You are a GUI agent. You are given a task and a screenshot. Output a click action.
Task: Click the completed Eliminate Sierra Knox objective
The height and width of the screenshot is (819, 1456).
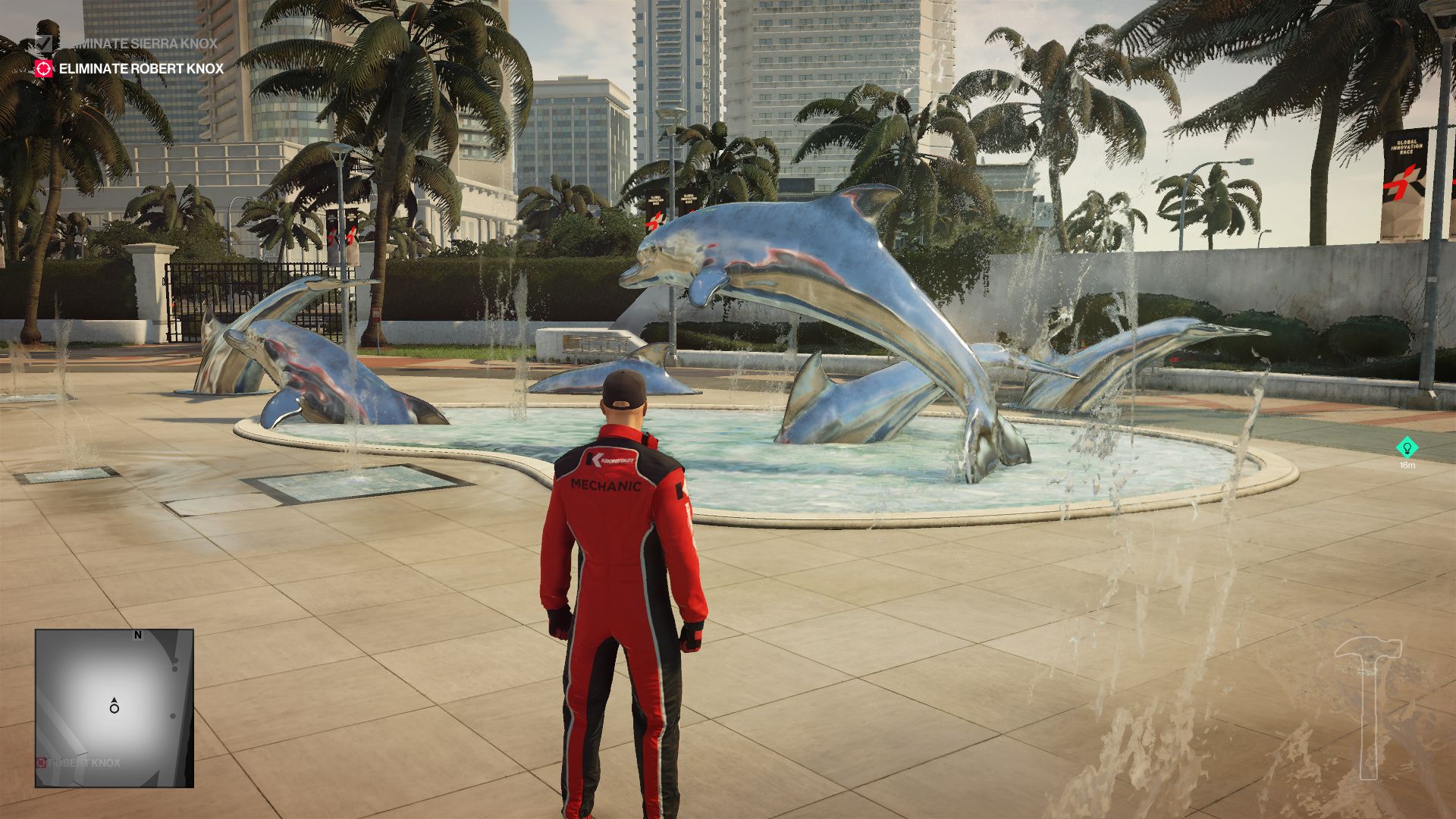[139, 43]
